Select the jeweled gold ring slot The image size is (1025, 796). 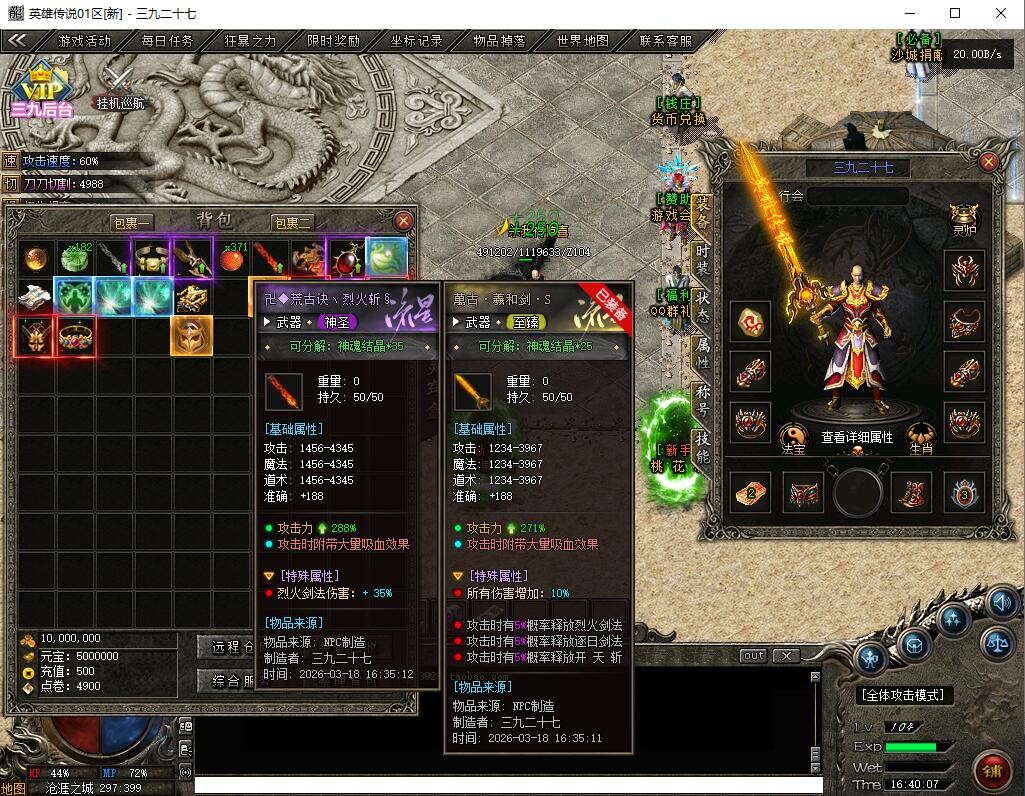pyautogui.click(x=74, y=336)
